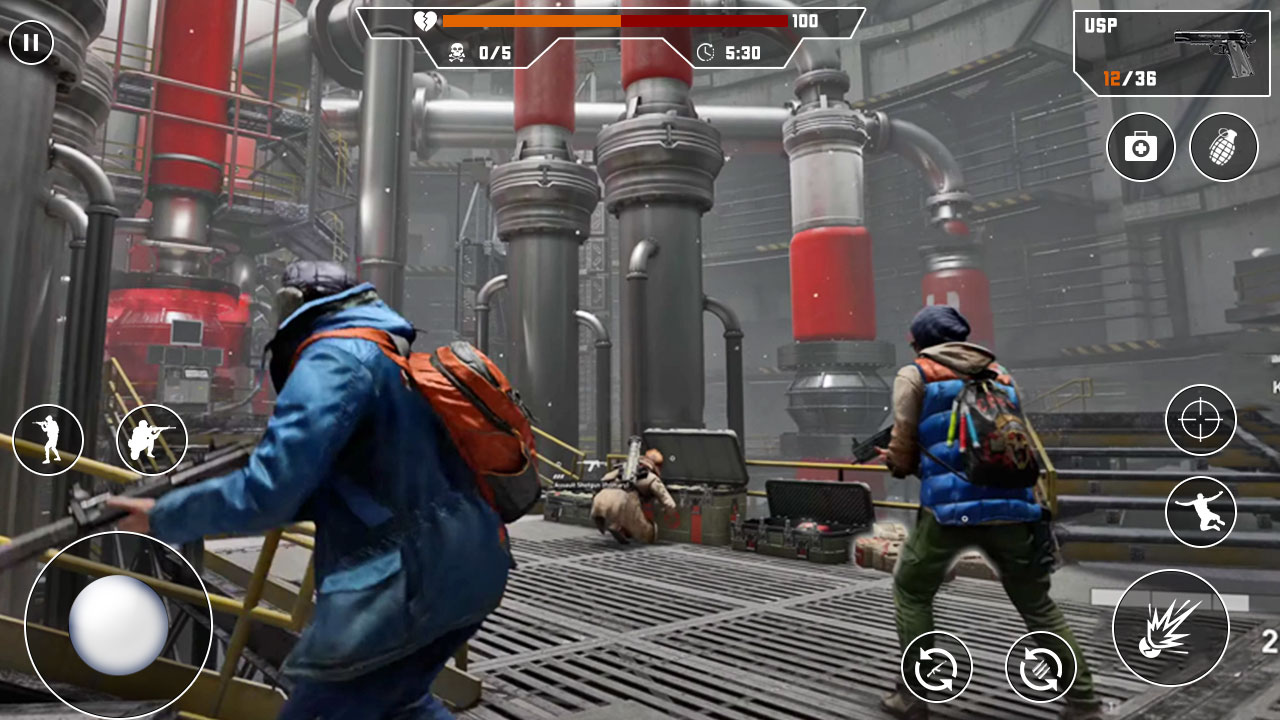Switch to standing stance
The image size is (1280, 720).
[48, 439]
